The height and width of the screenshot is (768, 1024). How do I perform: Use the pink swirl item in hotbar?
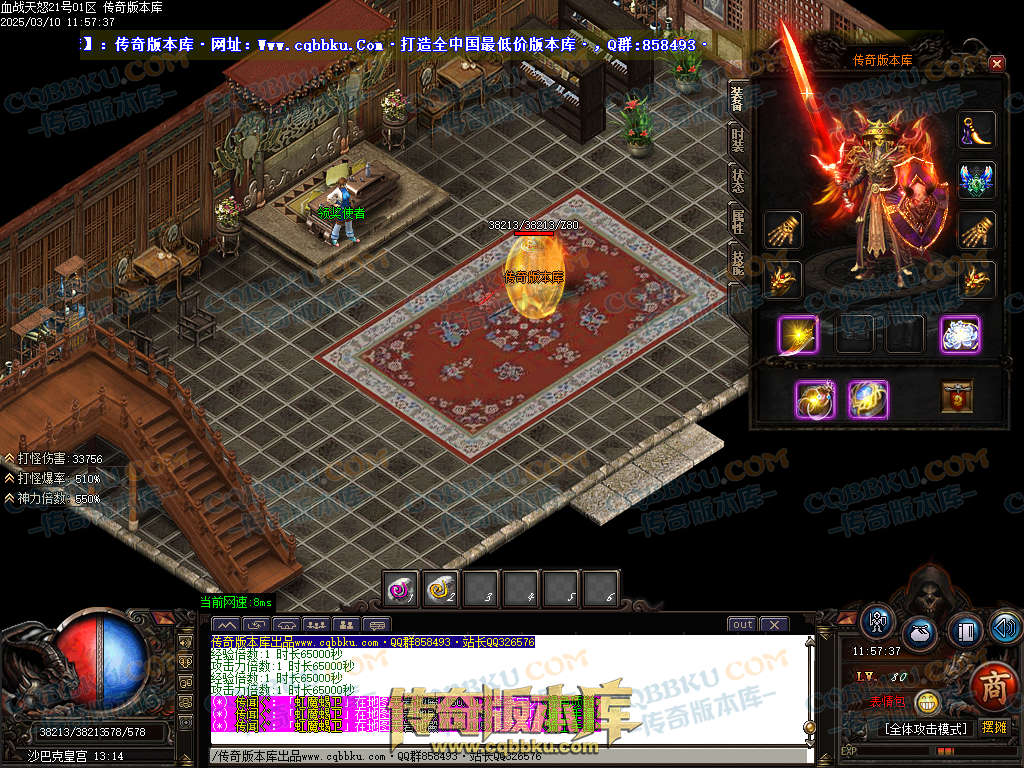pyautogui.click(x=402, y=589)
